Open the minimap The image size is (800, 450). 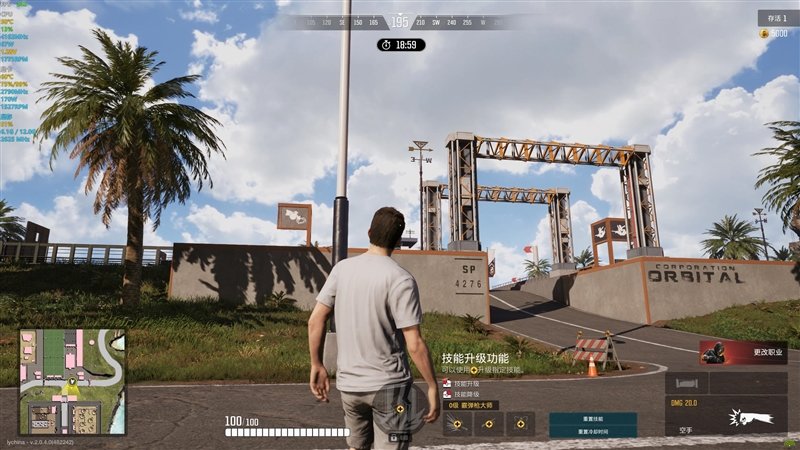tap(73, 382)
